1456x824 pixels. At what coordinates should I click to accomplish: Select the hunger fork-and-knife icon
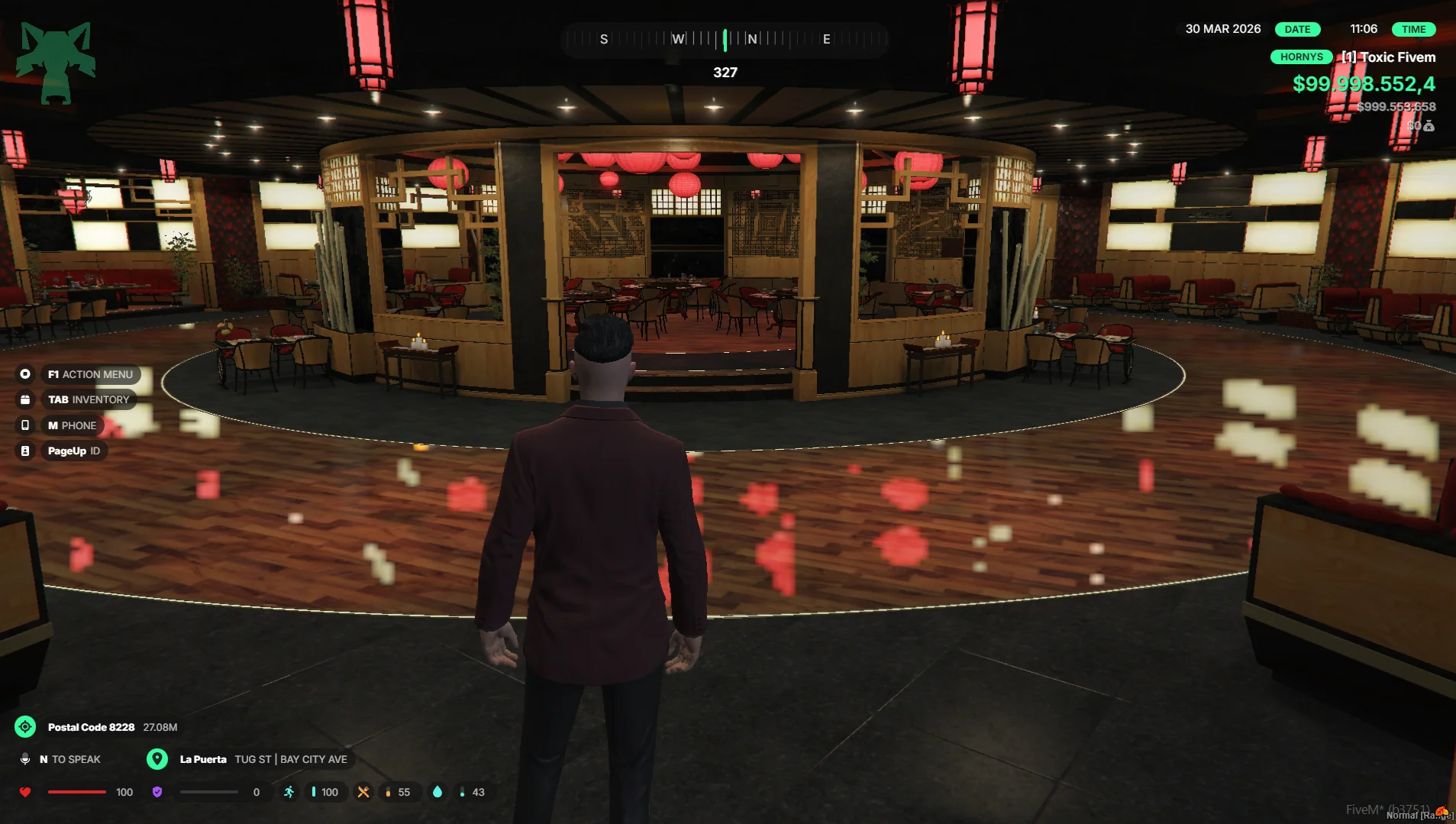(363, 792)
